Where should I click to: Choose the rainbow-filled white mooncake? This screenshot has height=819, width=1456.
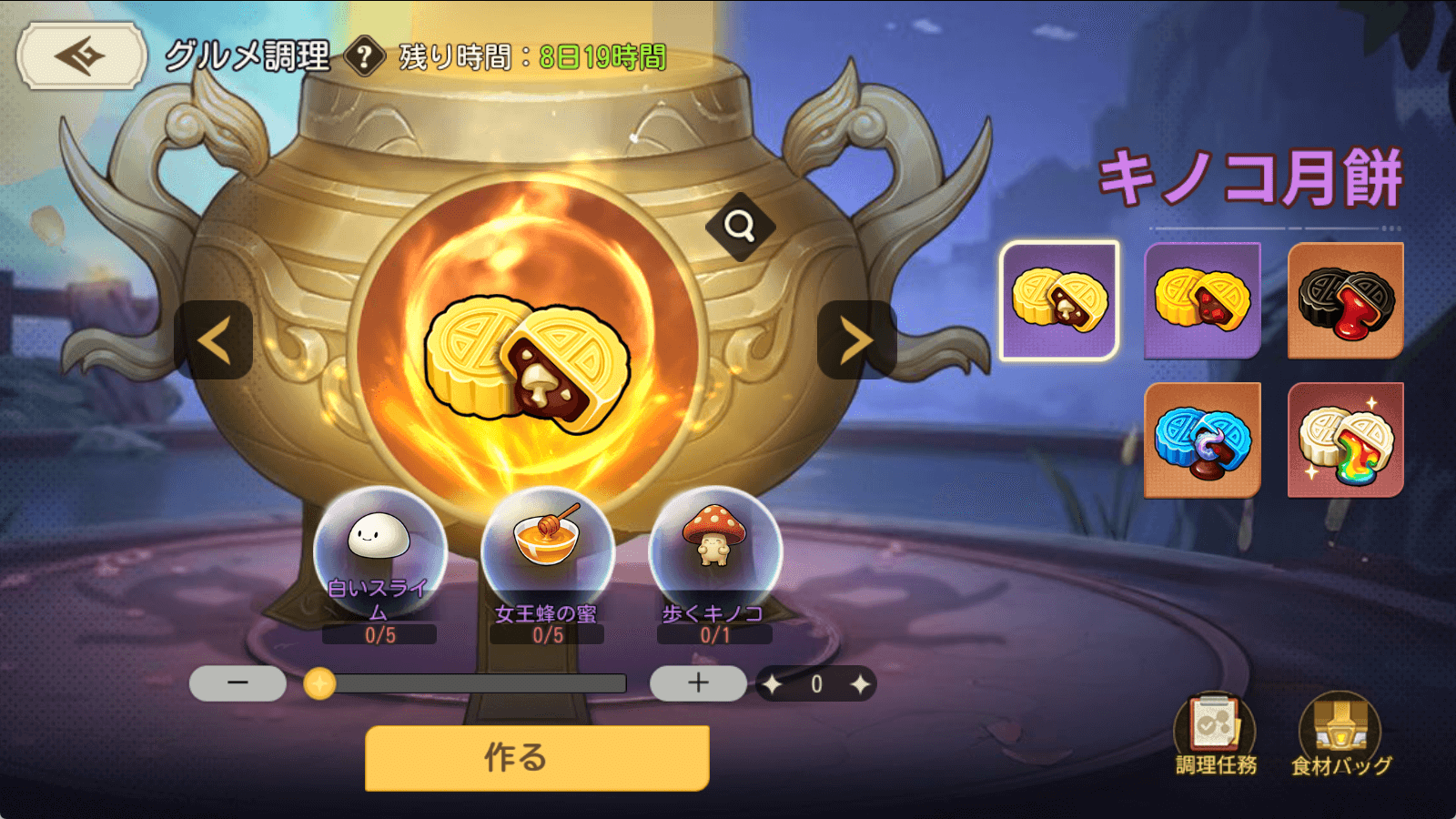1345,440
